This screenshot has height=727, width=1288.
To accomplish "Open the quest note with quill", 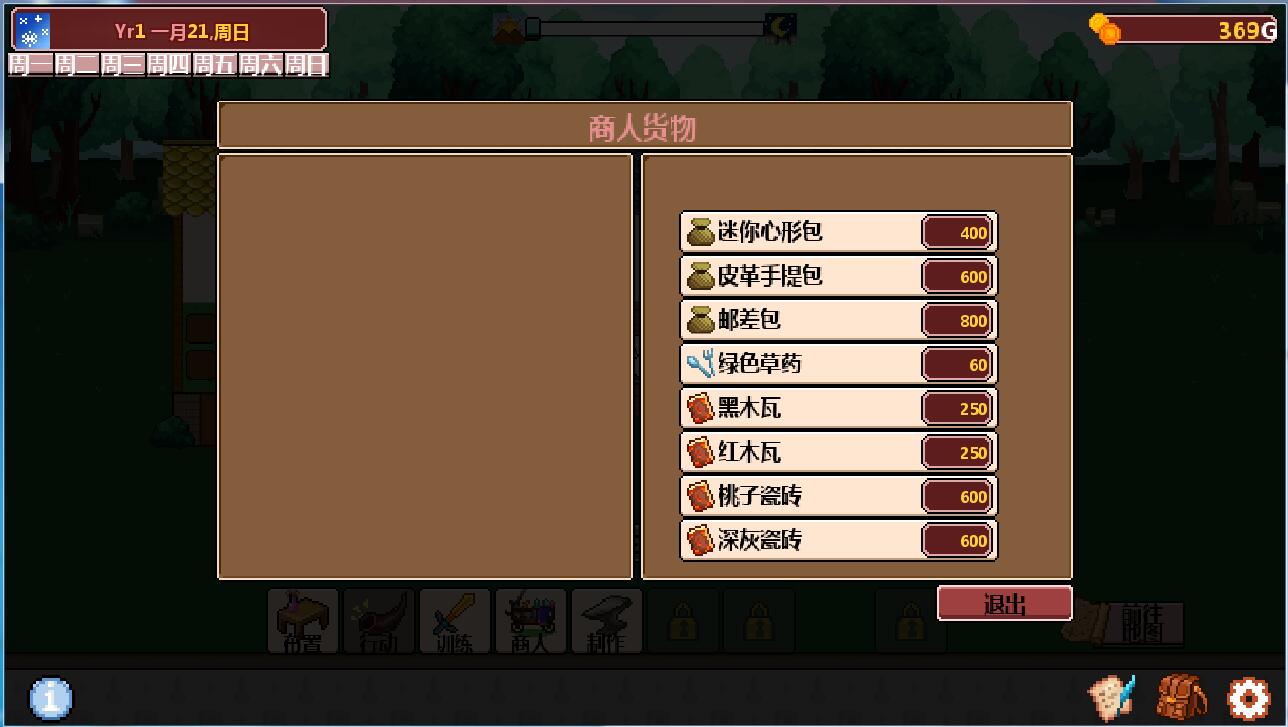I will point(1112,696).
